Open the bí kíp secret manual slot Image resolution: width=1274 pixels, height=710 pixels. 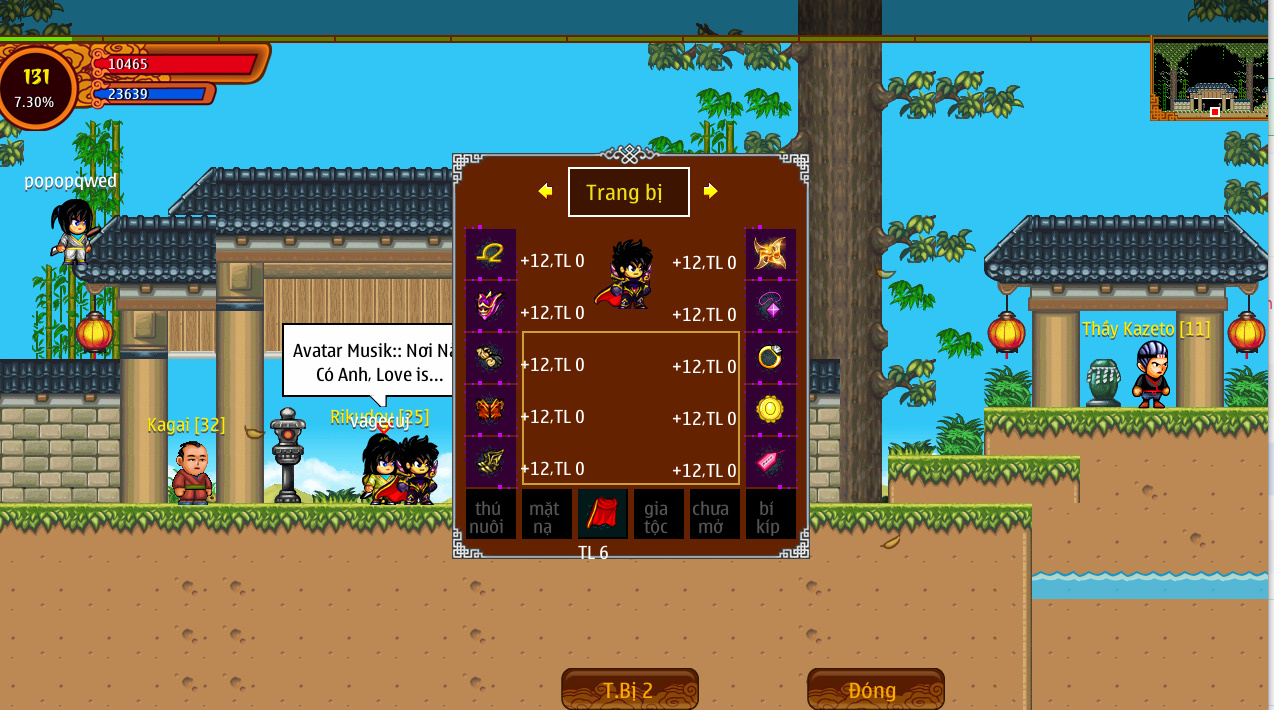pyautogui.click(x=770, y=515)
